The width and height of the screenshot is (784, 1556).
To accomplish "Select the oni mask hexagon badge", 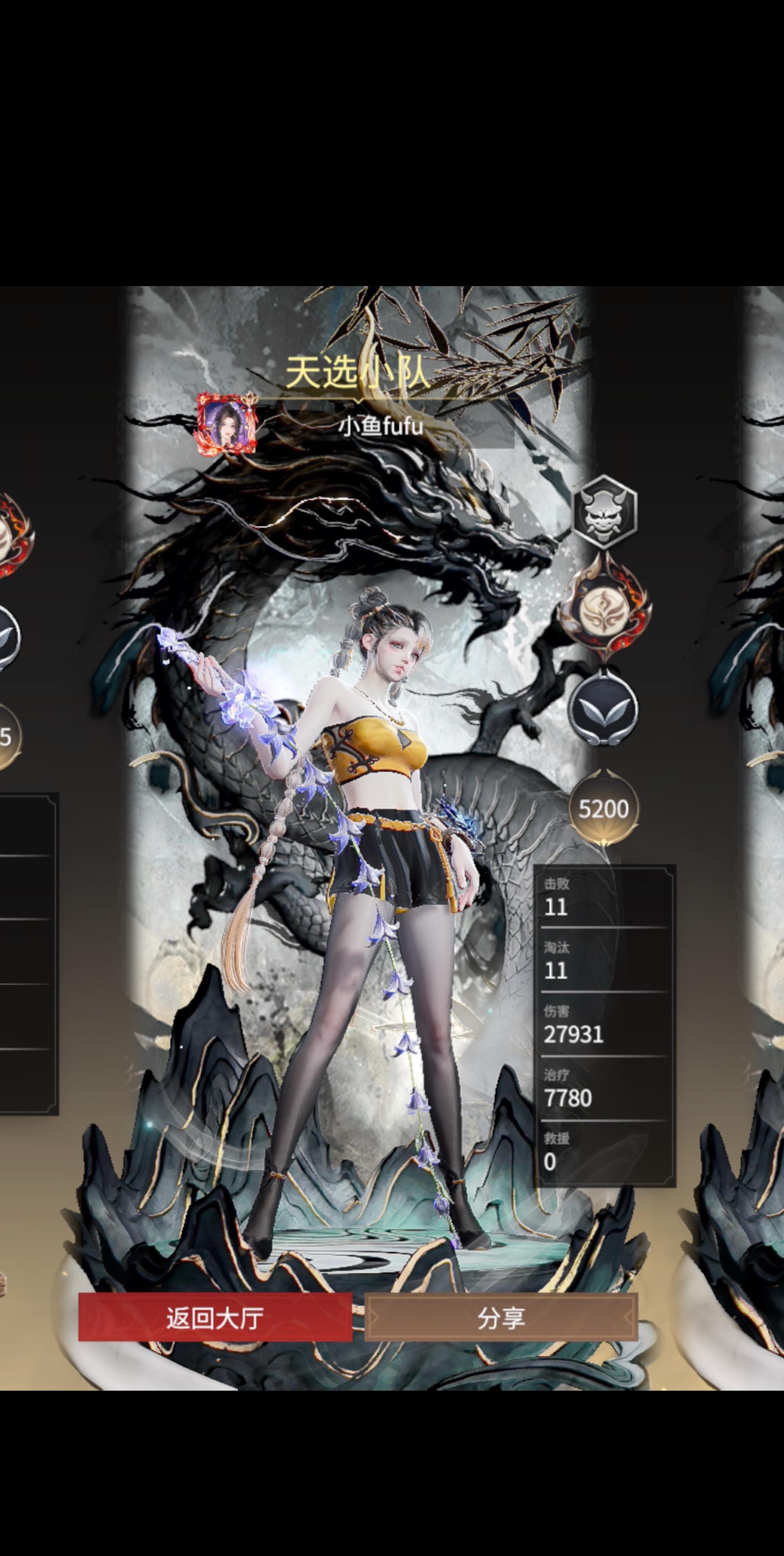I will pyautogui.click(x=604, y=511).
